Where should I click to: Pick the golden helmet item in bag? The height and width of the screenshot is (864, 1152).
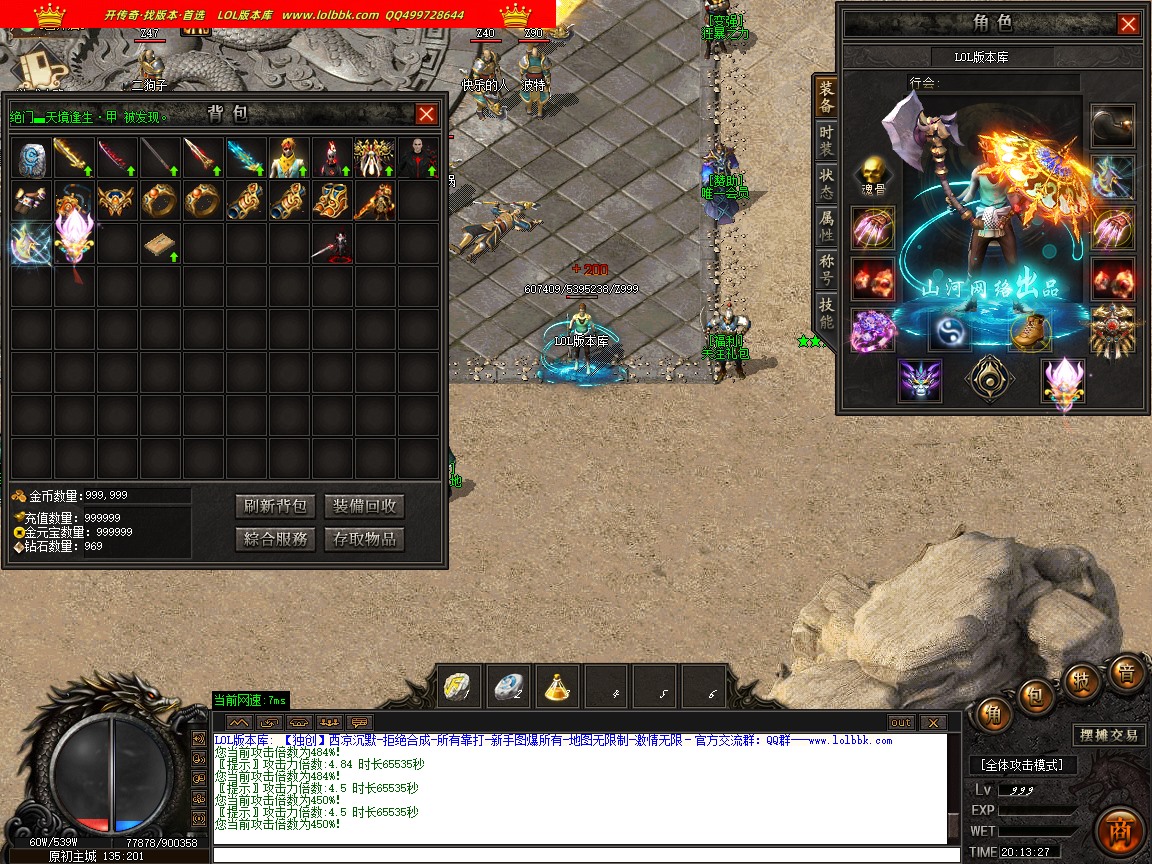118,201
